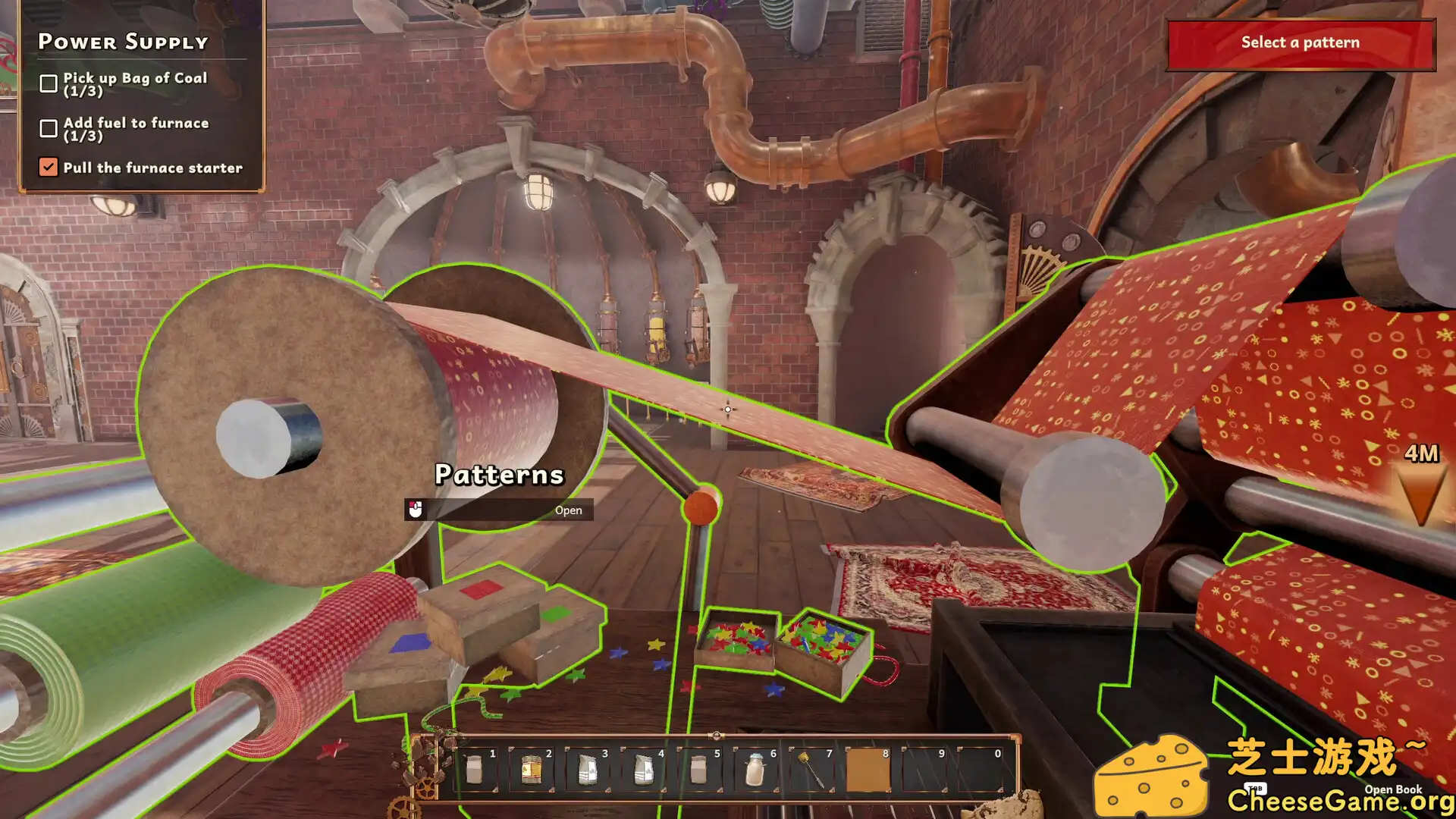The height and width of the screenshot is (819, 1456).
Task: Check the 'Pick up Bag of Coal' checkbox
Action: (x=49, y=83)
